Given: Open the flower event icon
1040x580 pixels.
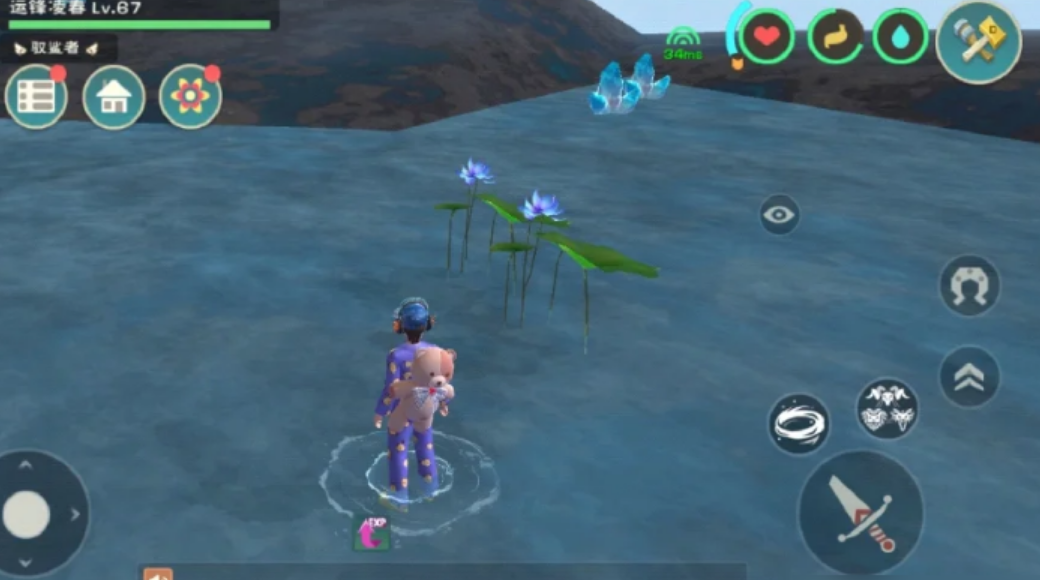Looking at the screenshot, I should [x=190, y=97].
